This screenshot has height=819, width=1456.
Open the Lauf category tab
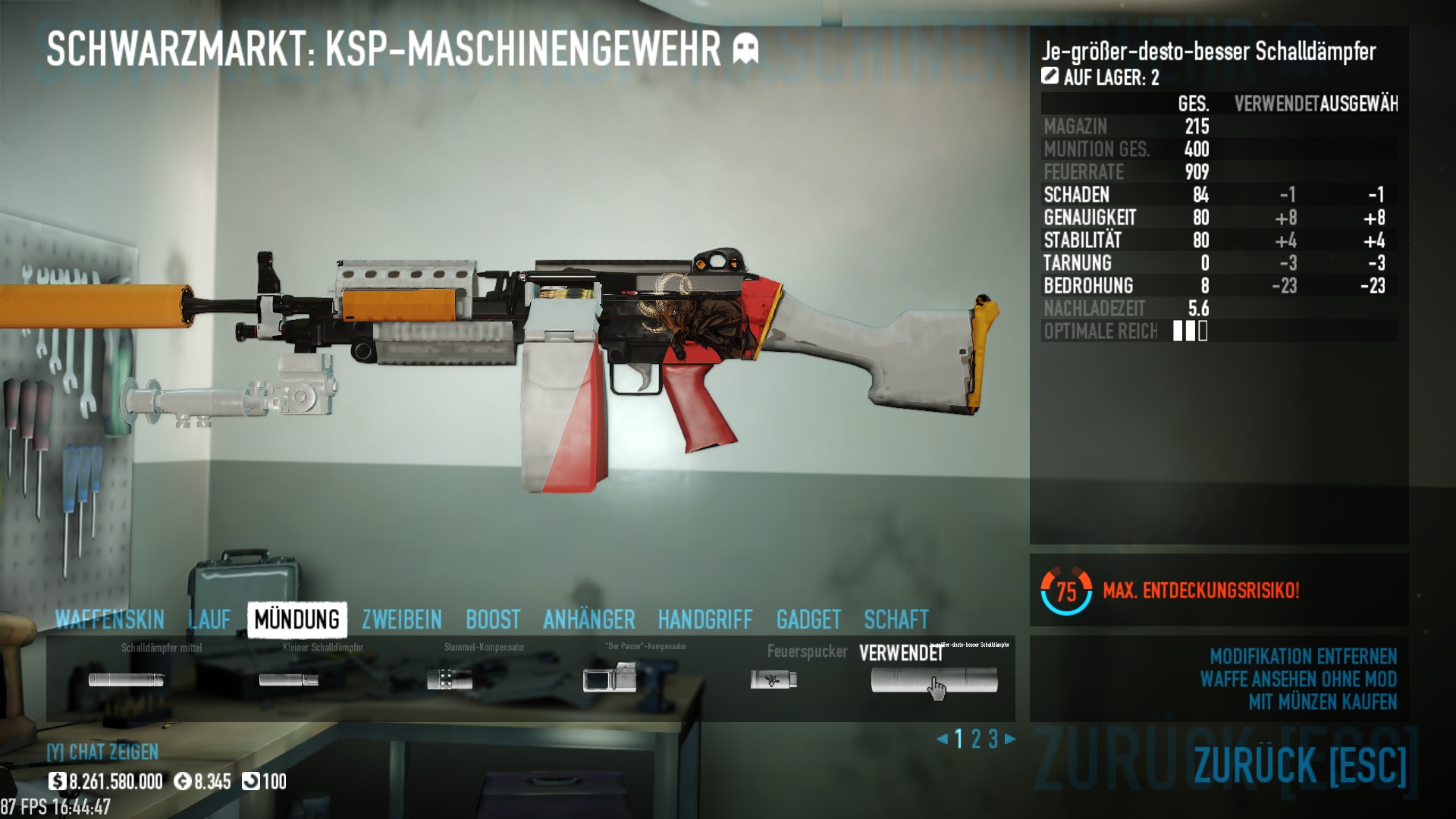point(209,620)
